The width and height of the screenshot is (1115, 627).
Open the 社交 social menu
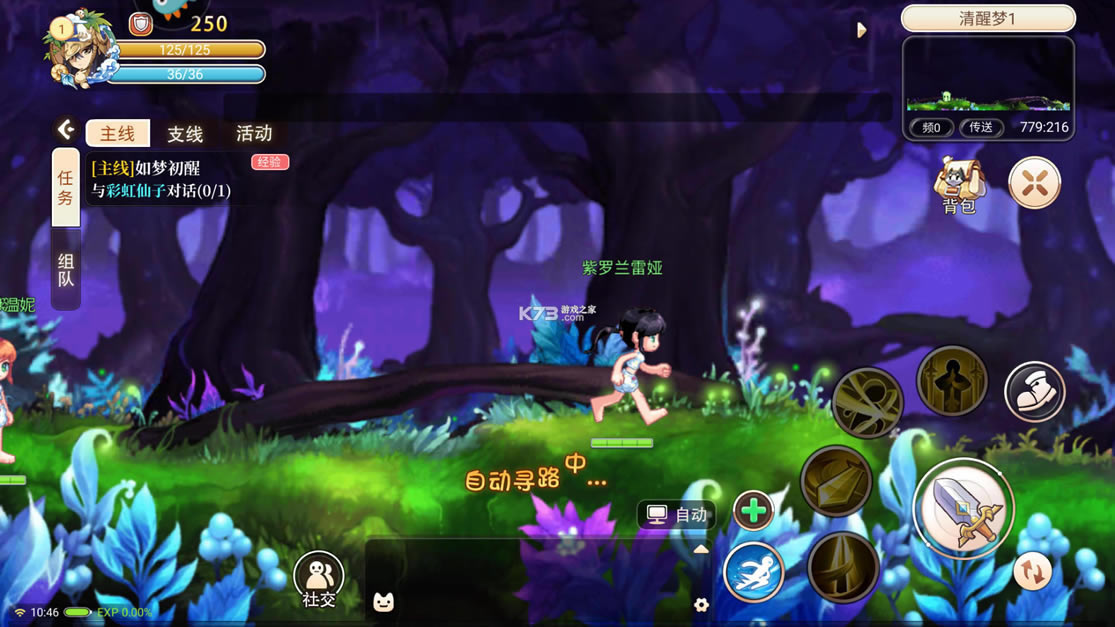coord(319,580)
